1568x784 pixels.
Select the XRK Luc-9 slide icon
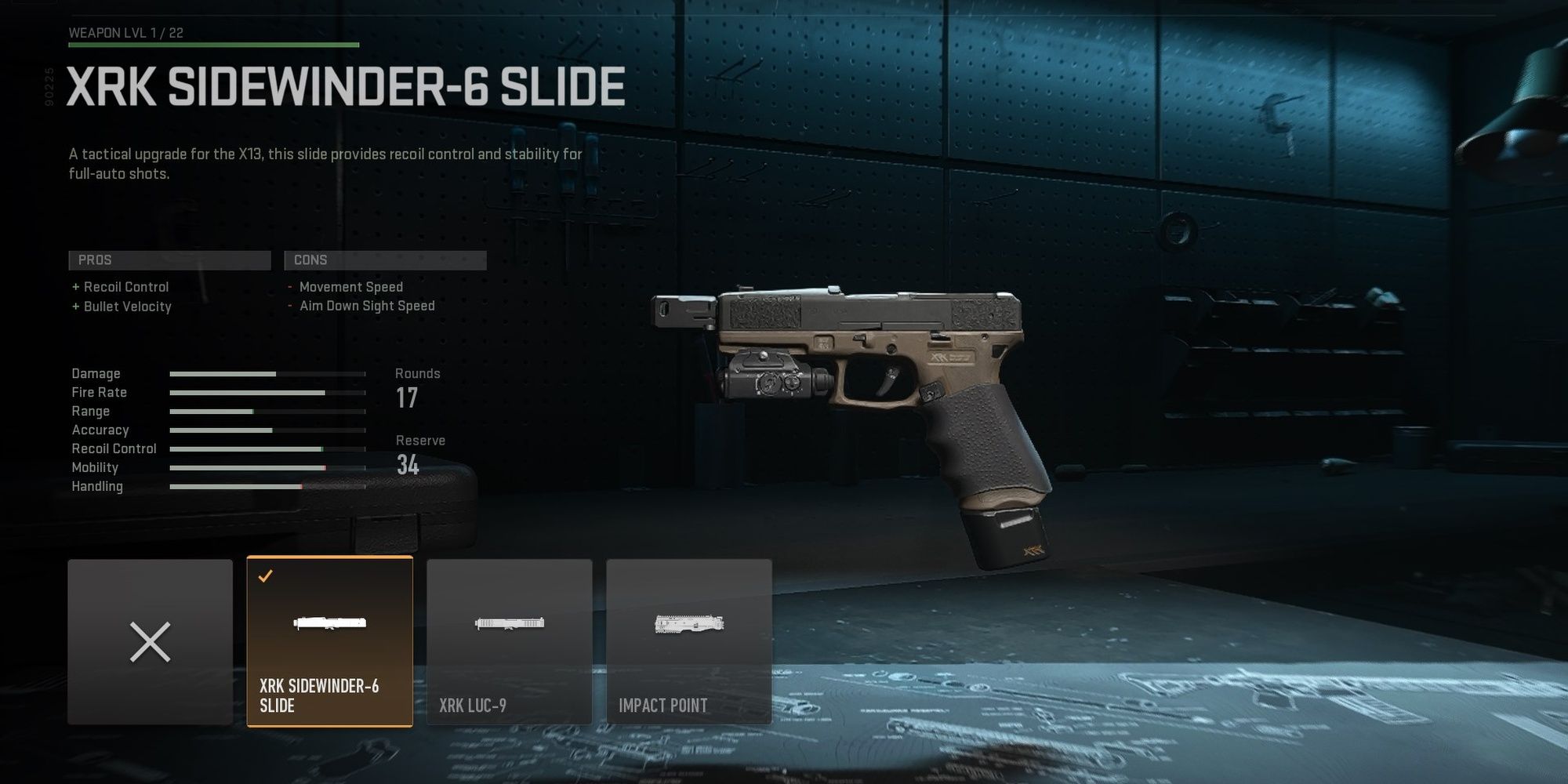(510, 623)
